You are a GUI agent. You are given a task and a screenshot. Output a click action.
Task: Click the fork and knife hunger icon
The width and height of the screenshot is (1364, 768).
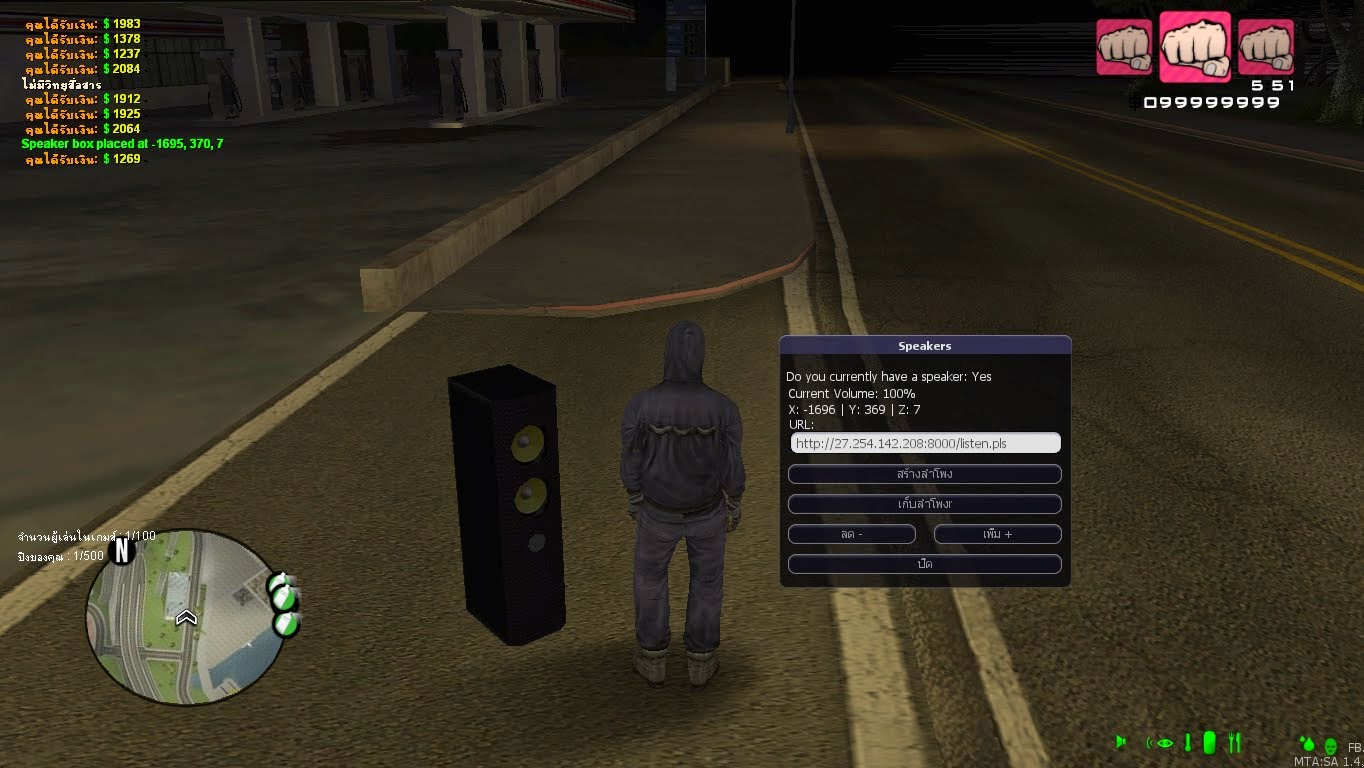(1234, 742)
